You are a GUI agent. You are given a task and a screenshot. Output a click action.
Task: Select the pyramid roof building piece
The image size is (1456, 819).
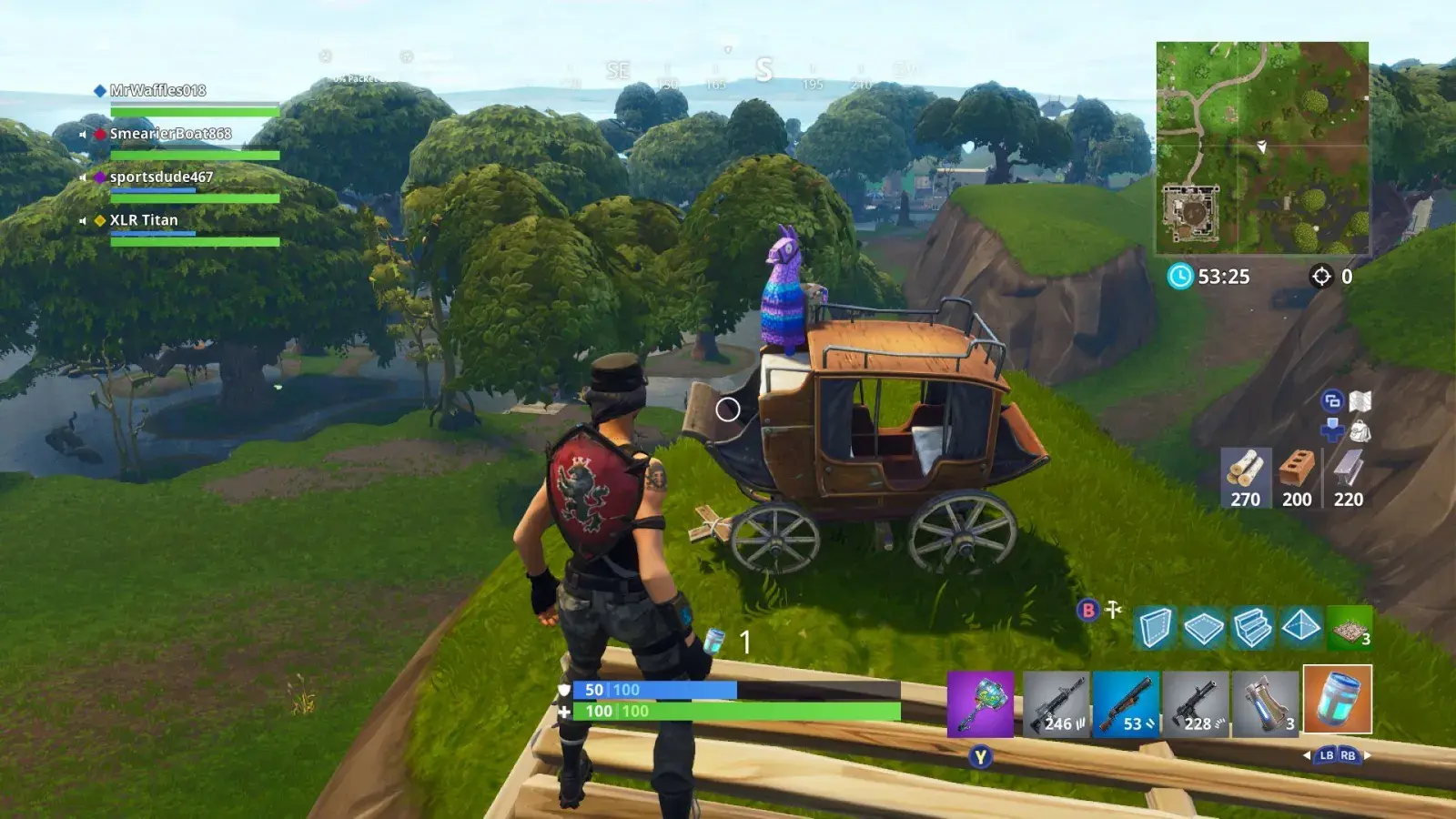click(x=1299, y=626)
